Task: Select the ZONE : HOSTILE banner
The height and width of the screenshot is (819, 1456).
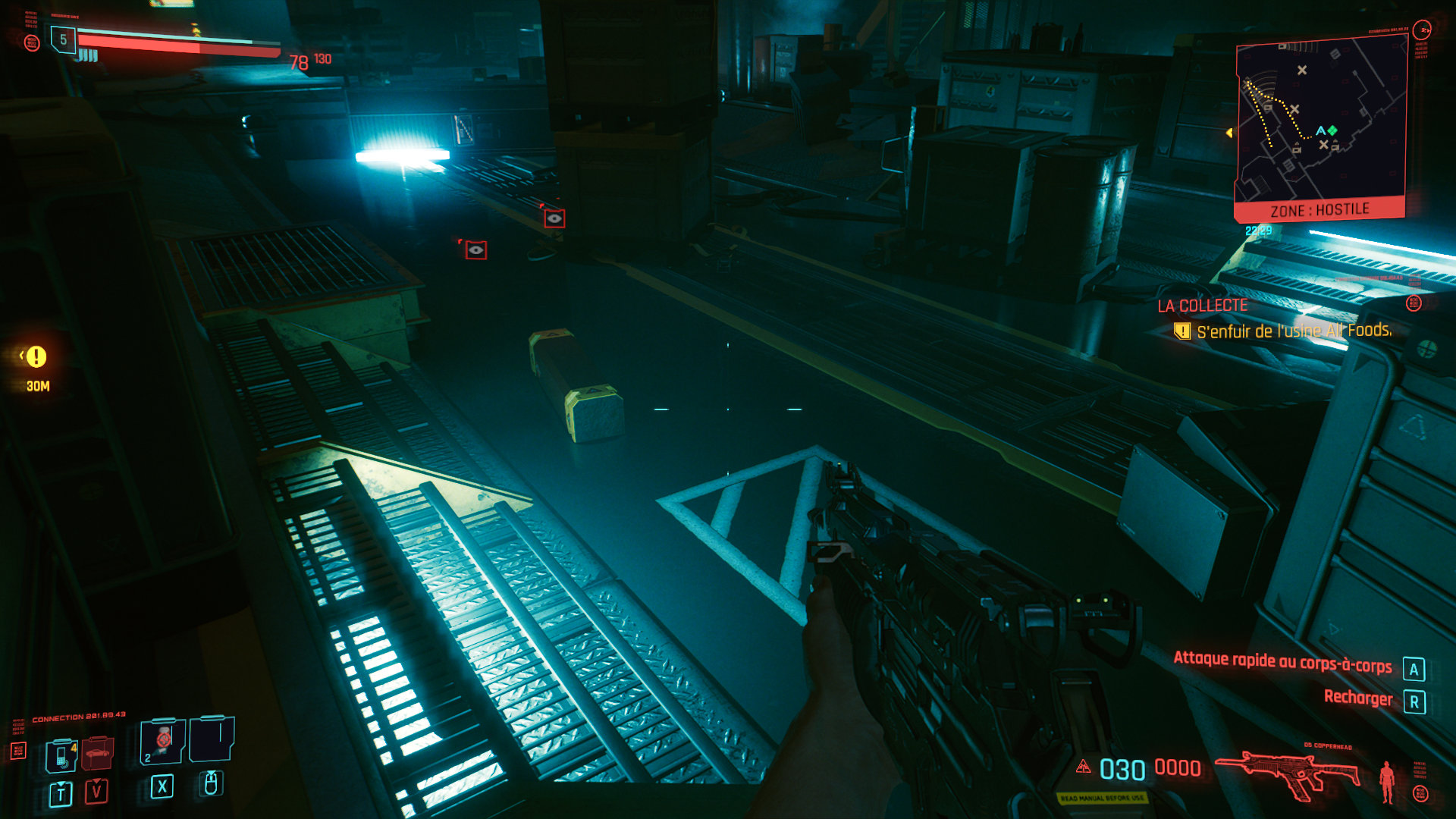Action: pyautogui.click(x=1319, y=210)
